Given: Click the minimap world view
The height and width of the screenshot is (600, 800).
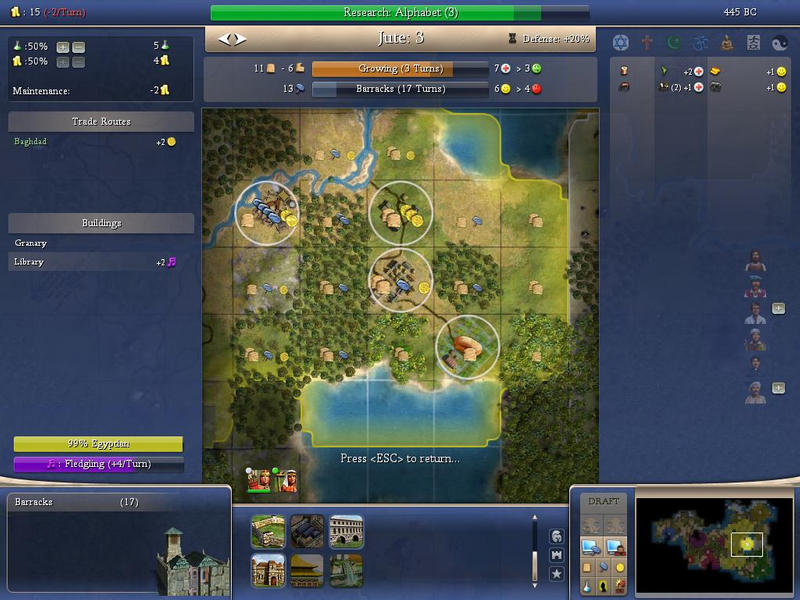Looking at the screenshot, I should 706,541.
